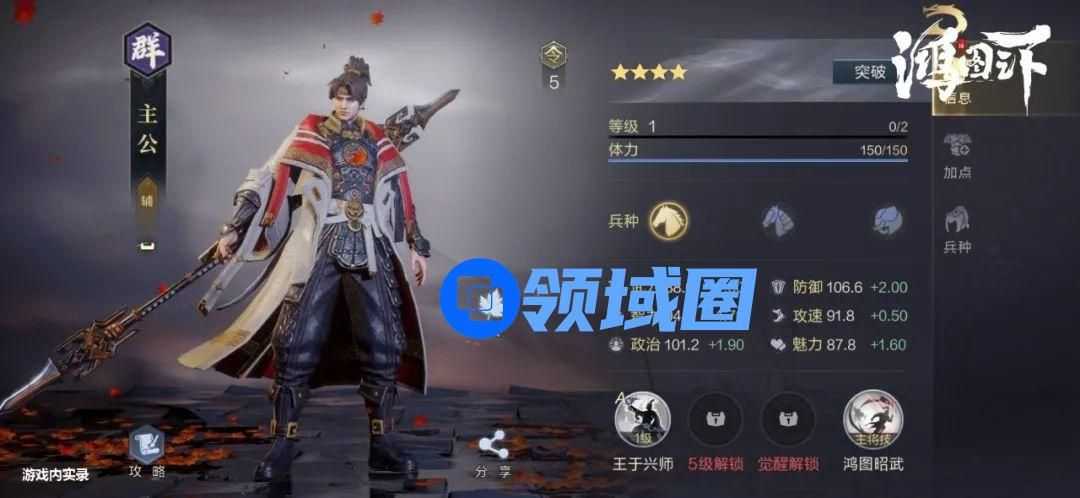
Task: View the 鸿图昭武 main general skill
Action: click(x=873, y=420)
